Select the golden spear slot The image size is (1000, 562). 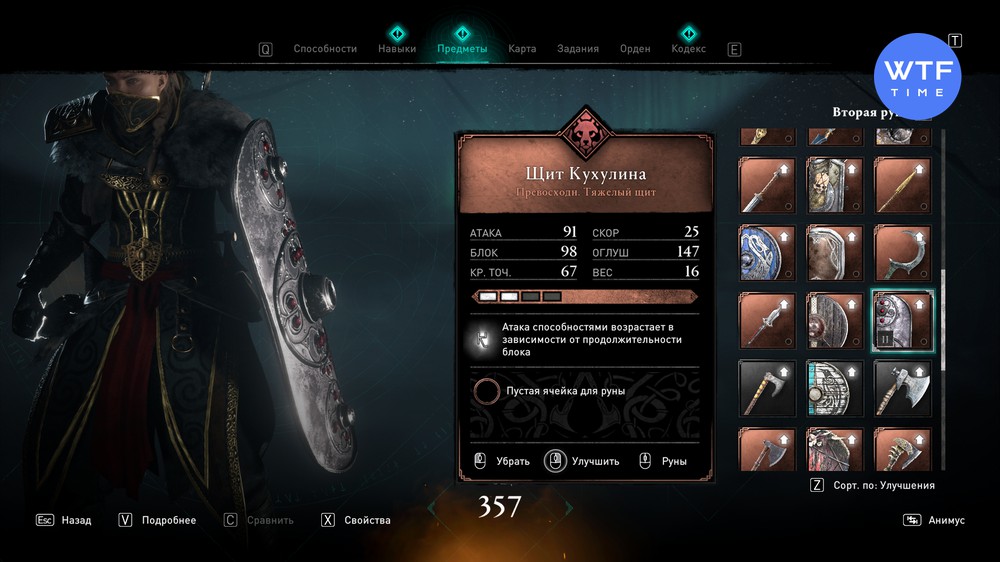[x=902, y=186]
